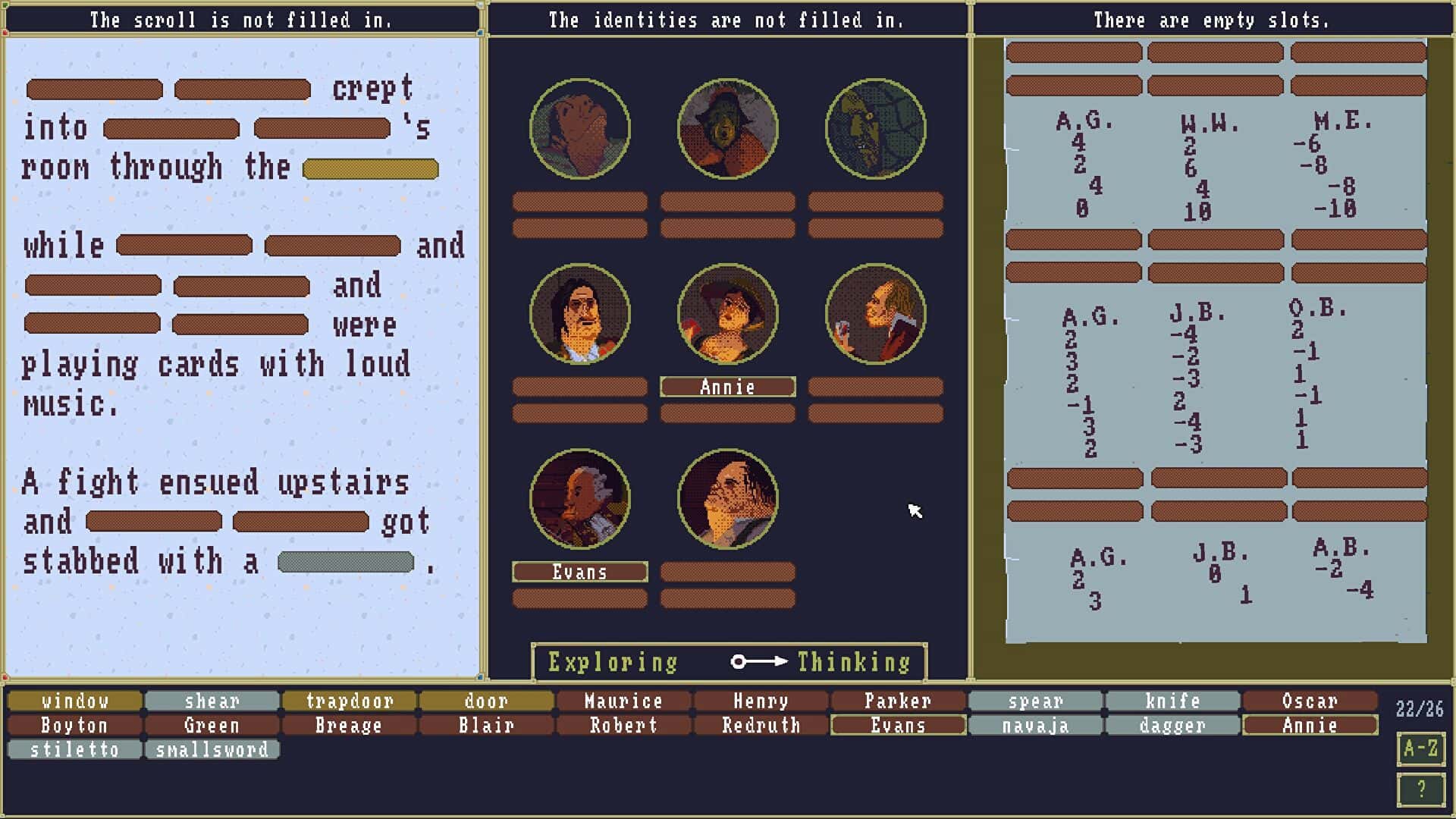Viewport: 1456px width, 819px height.
Task: Choose the 'Parker' name tile
Action: (x=898, y=701)
